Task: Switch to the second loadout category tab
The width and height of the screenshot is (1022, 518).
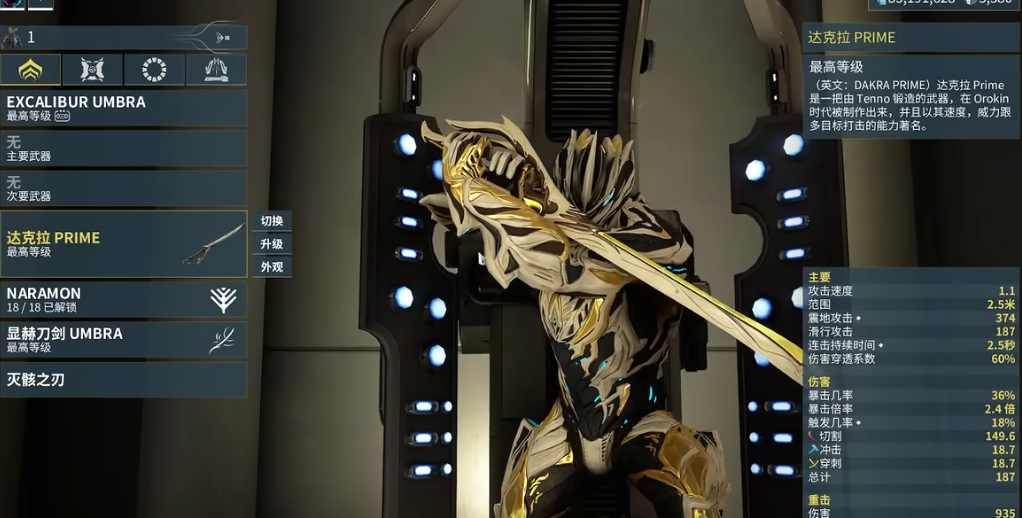Action: coord(92,70)
